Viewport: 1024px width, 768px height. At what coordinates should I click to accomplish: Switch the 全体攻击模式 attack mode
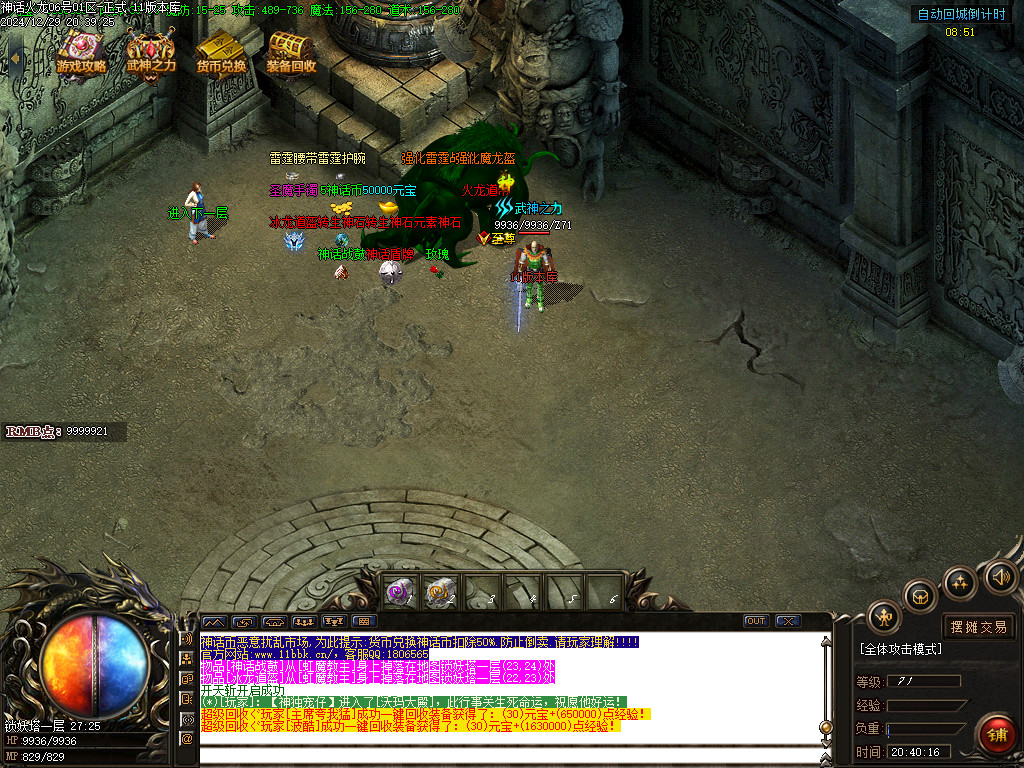[901, 649]
